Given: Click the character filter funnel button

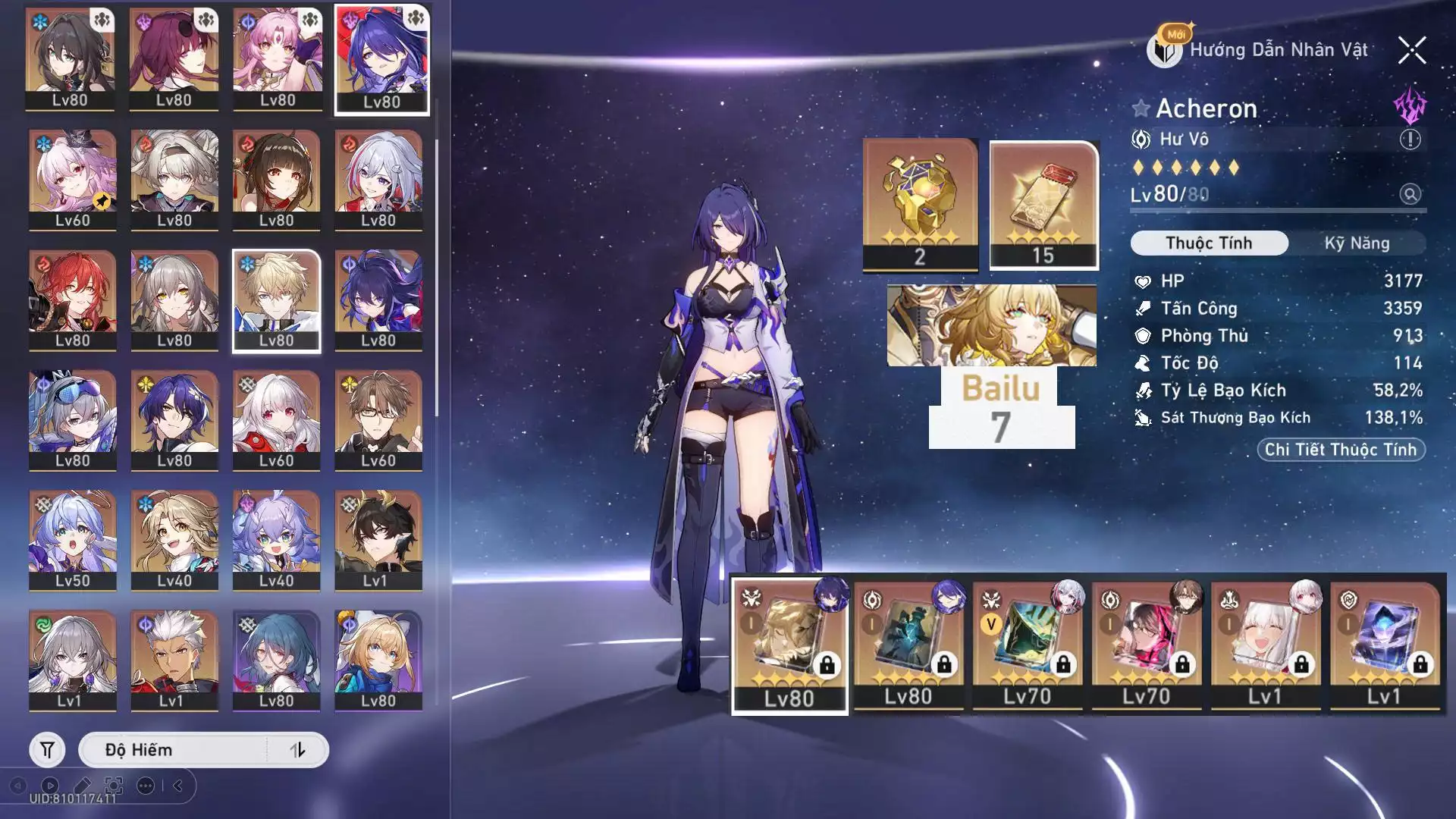Looking at the screenshot, I should pyautogui.click(x=47, y=750).
